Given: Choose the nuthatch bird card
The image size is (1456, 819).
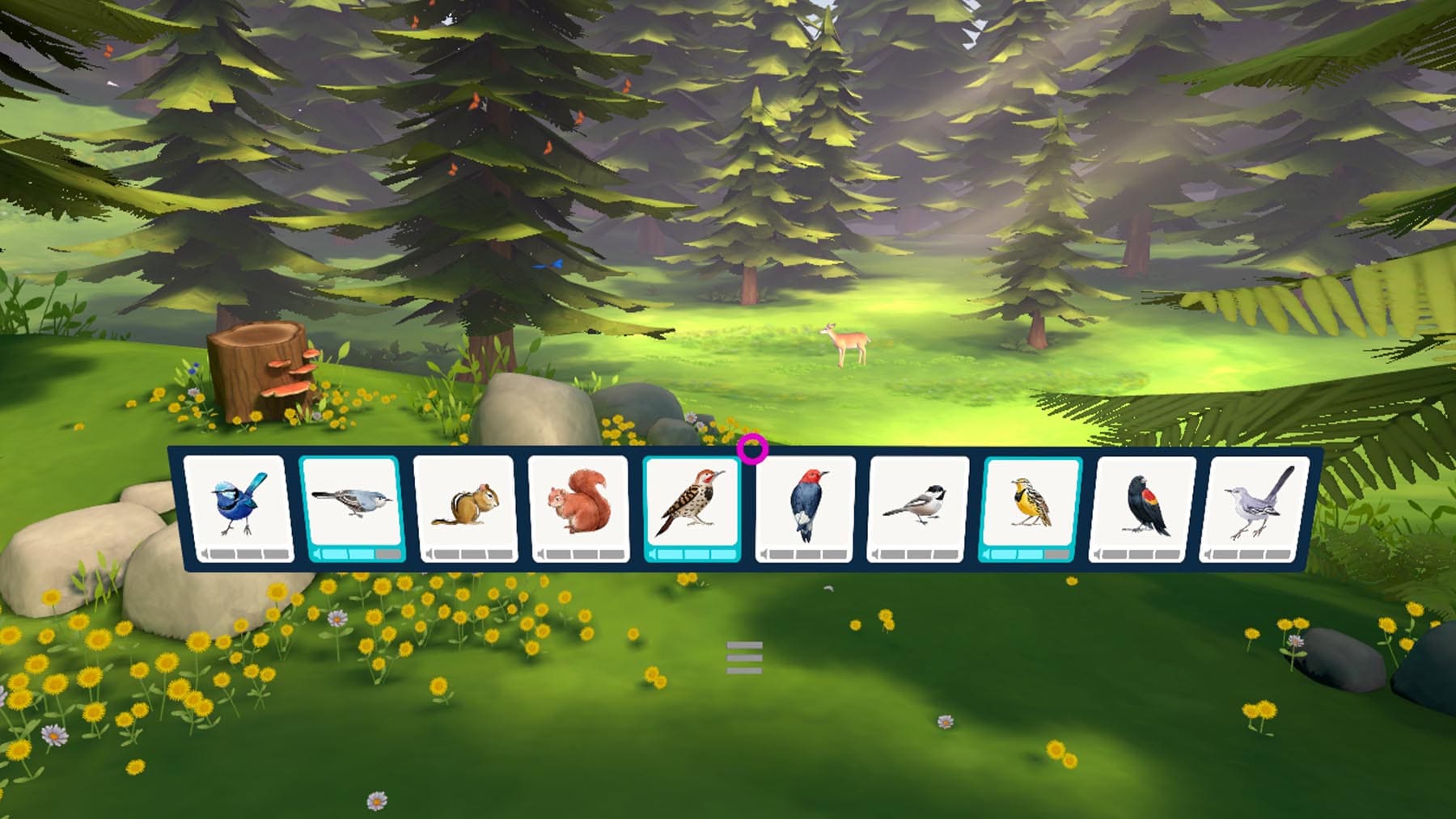Looking at the screenshot, I should pos(353,509).
